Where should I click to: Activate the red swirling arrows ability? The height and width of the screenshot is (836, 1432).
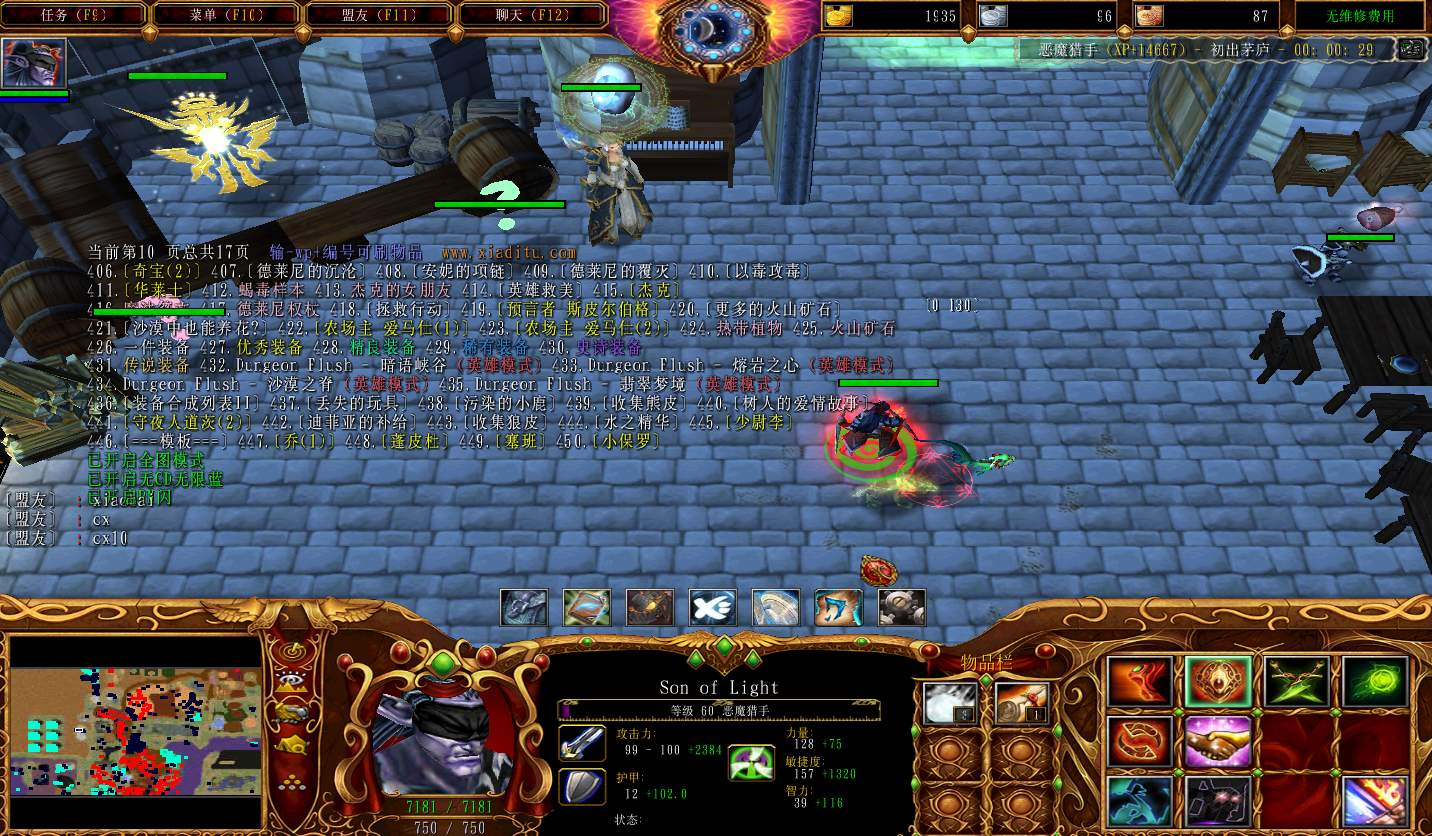tap(1140, 742)
